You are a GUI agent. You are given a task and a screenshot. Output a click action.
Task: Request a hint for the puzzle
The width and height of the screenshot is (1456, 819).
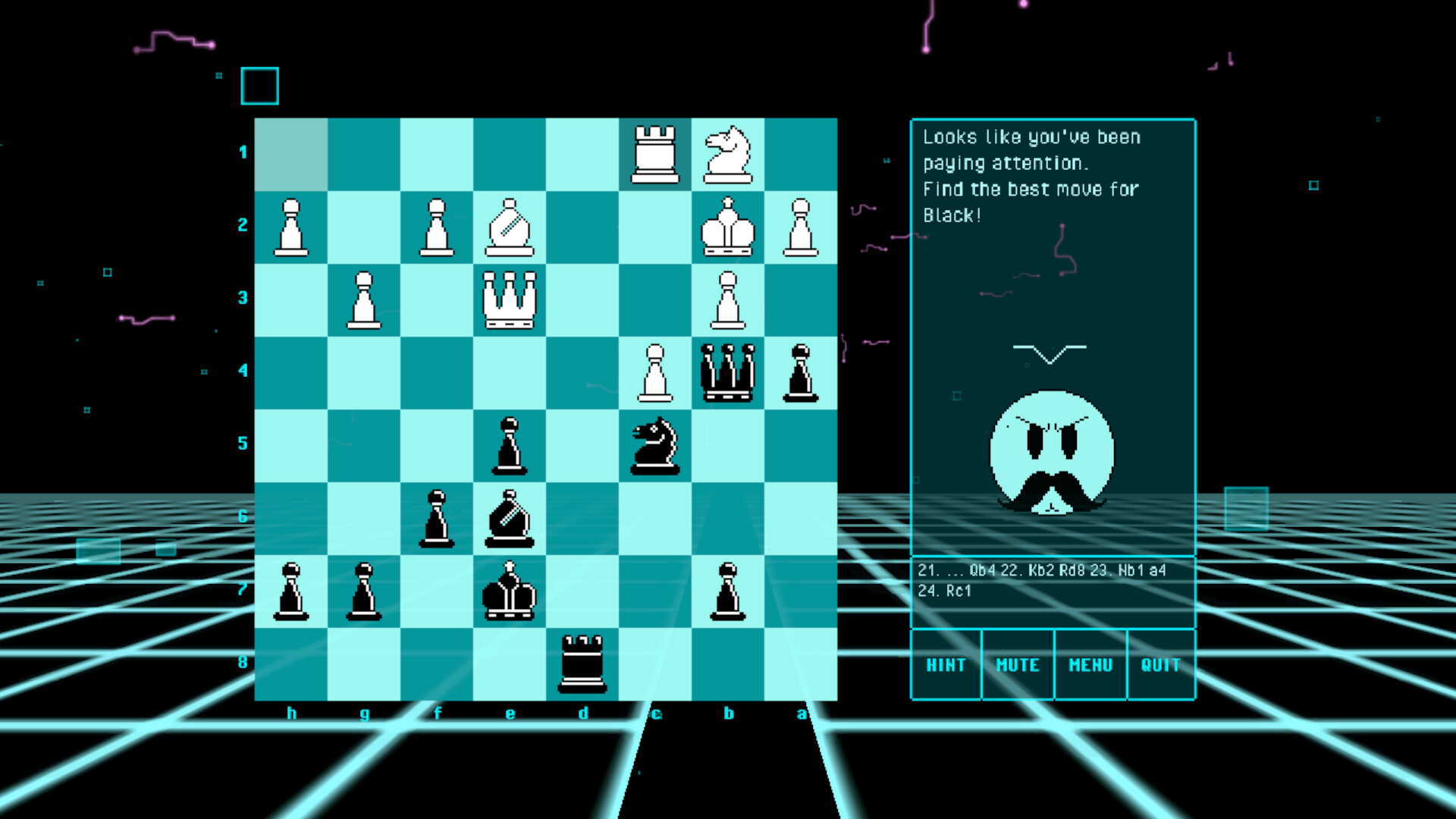[x=946, y=664]
